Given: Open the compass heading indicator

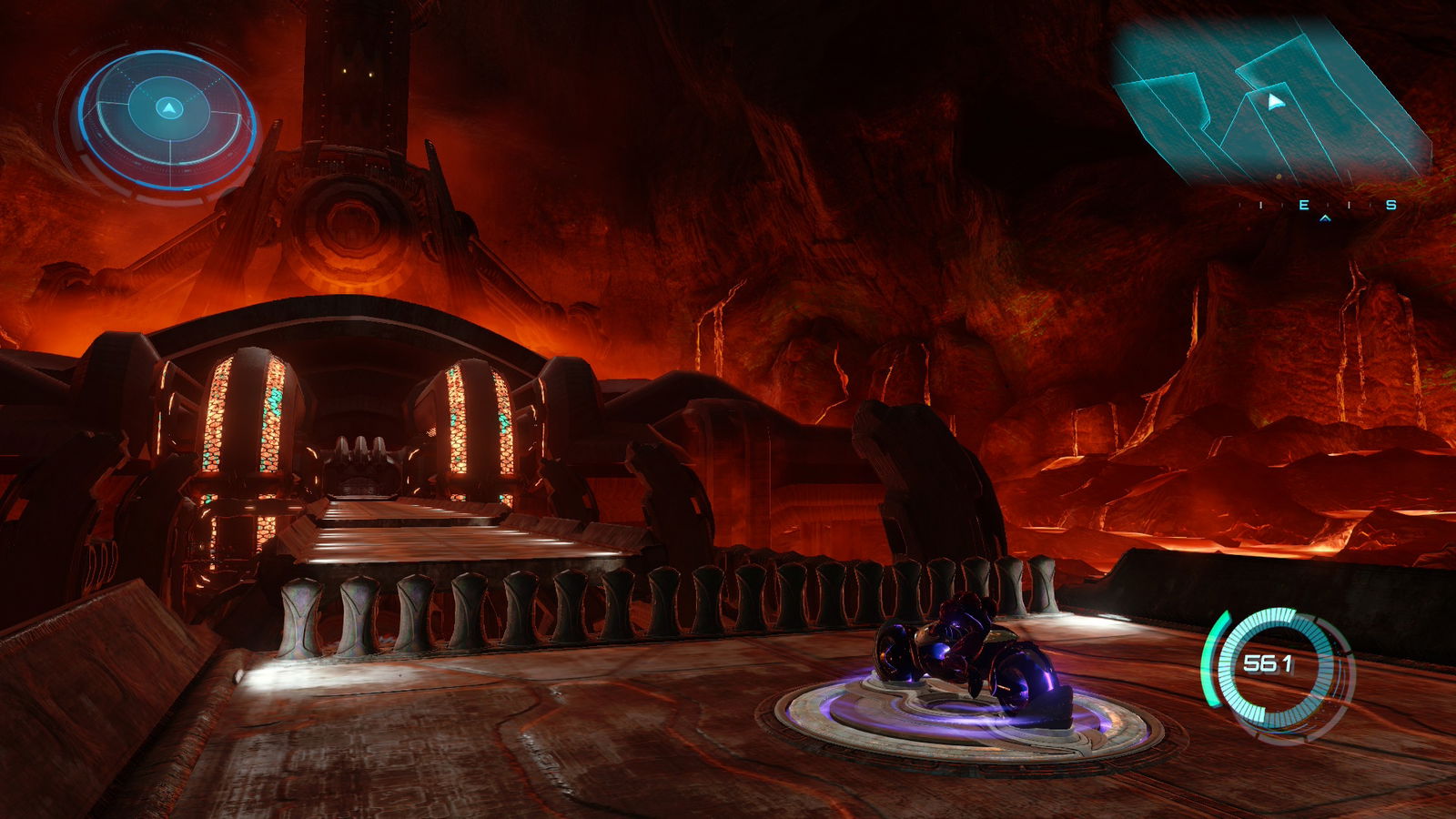Looking at the screenshot, I should click(1325, 207).
